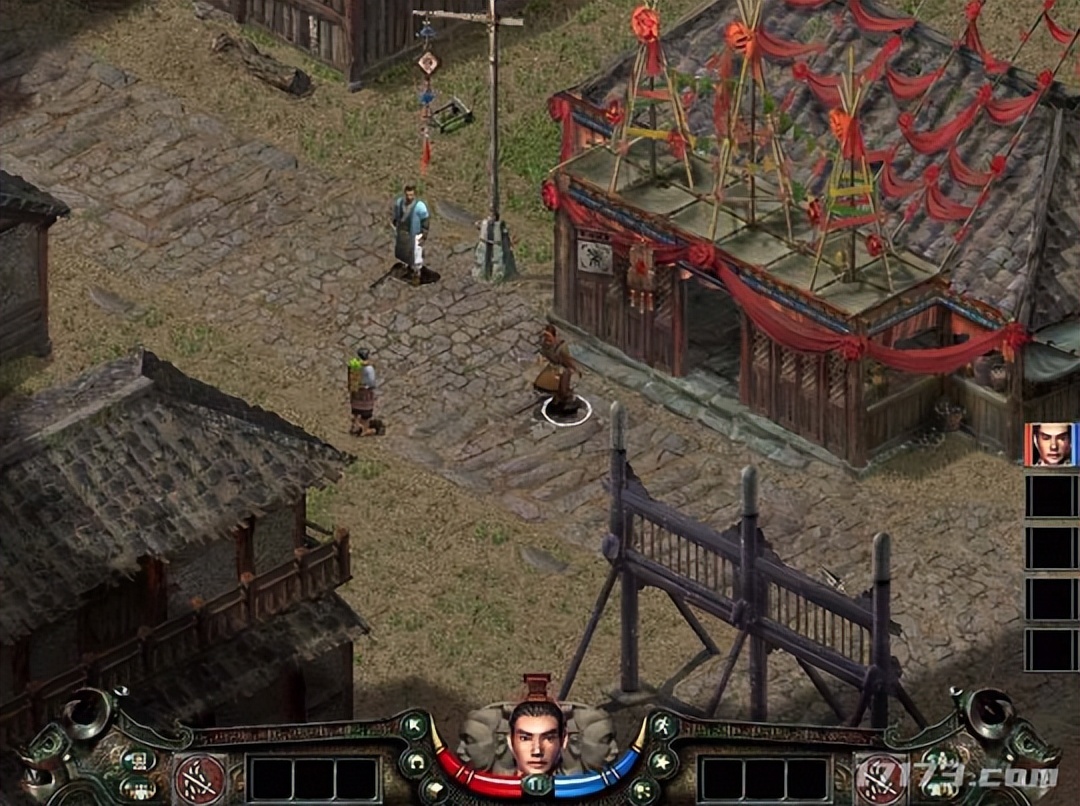Screen dimensions: 1080x806
Task: Pause the game with the center button
Action: pos(538,785)
